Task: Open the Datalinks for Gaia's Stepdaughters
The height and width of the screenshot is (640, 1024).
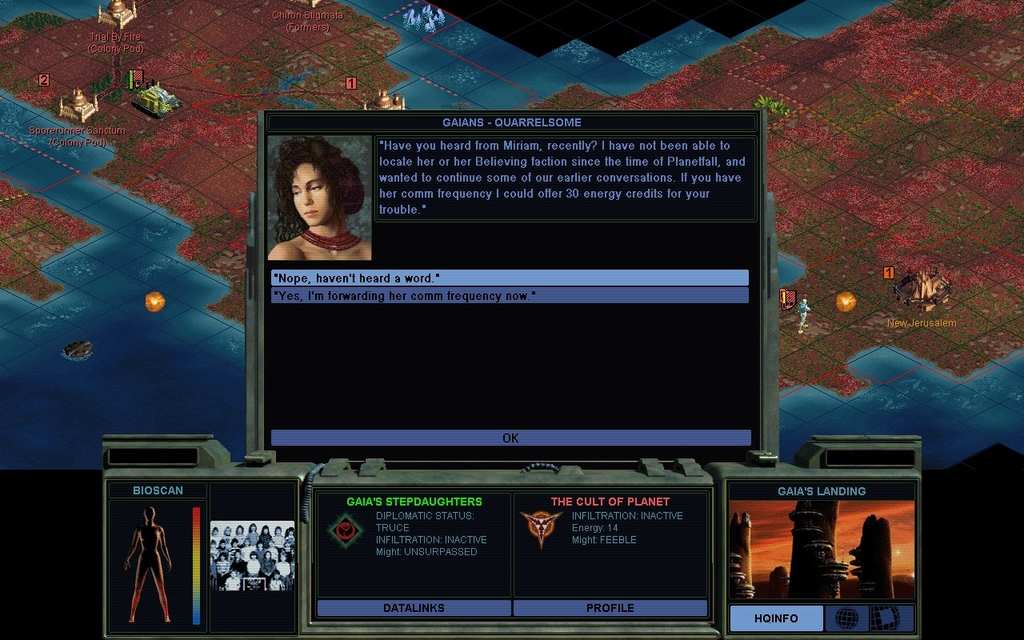Action: click(x=413, y=608)
